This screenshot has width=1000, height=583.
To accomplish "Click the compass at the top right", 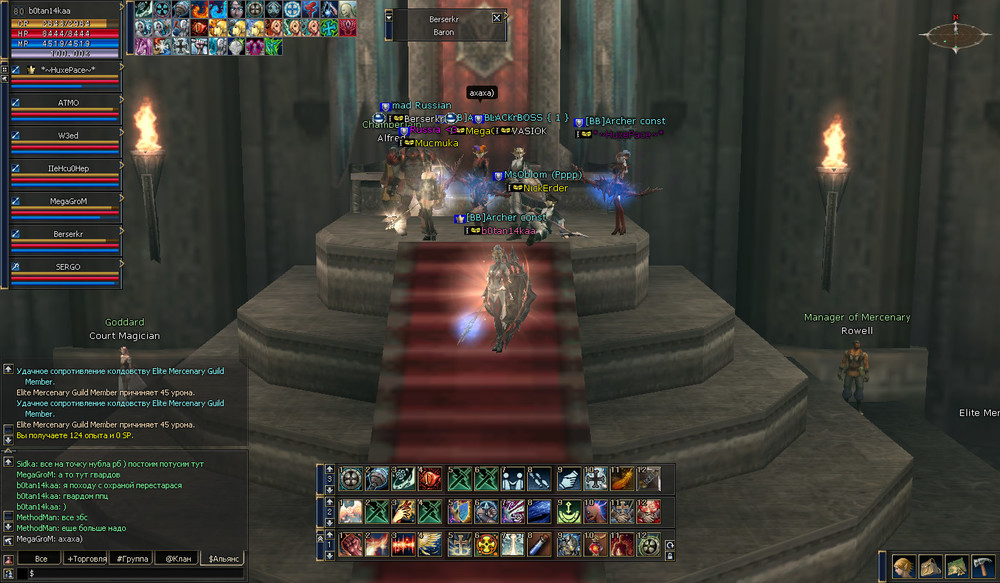I will [x=955, y=35].
